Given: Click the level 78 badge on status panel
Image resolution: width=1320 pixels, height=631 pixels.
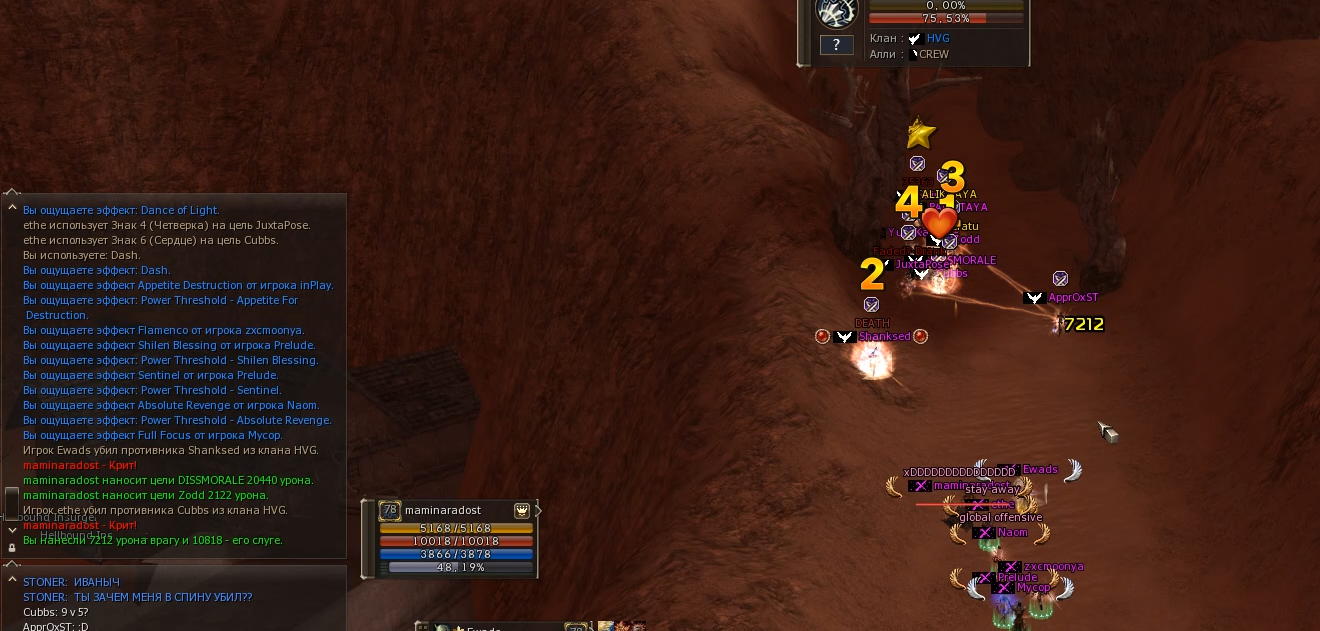Looking at the screenshot, I should (x=390, y=510).
